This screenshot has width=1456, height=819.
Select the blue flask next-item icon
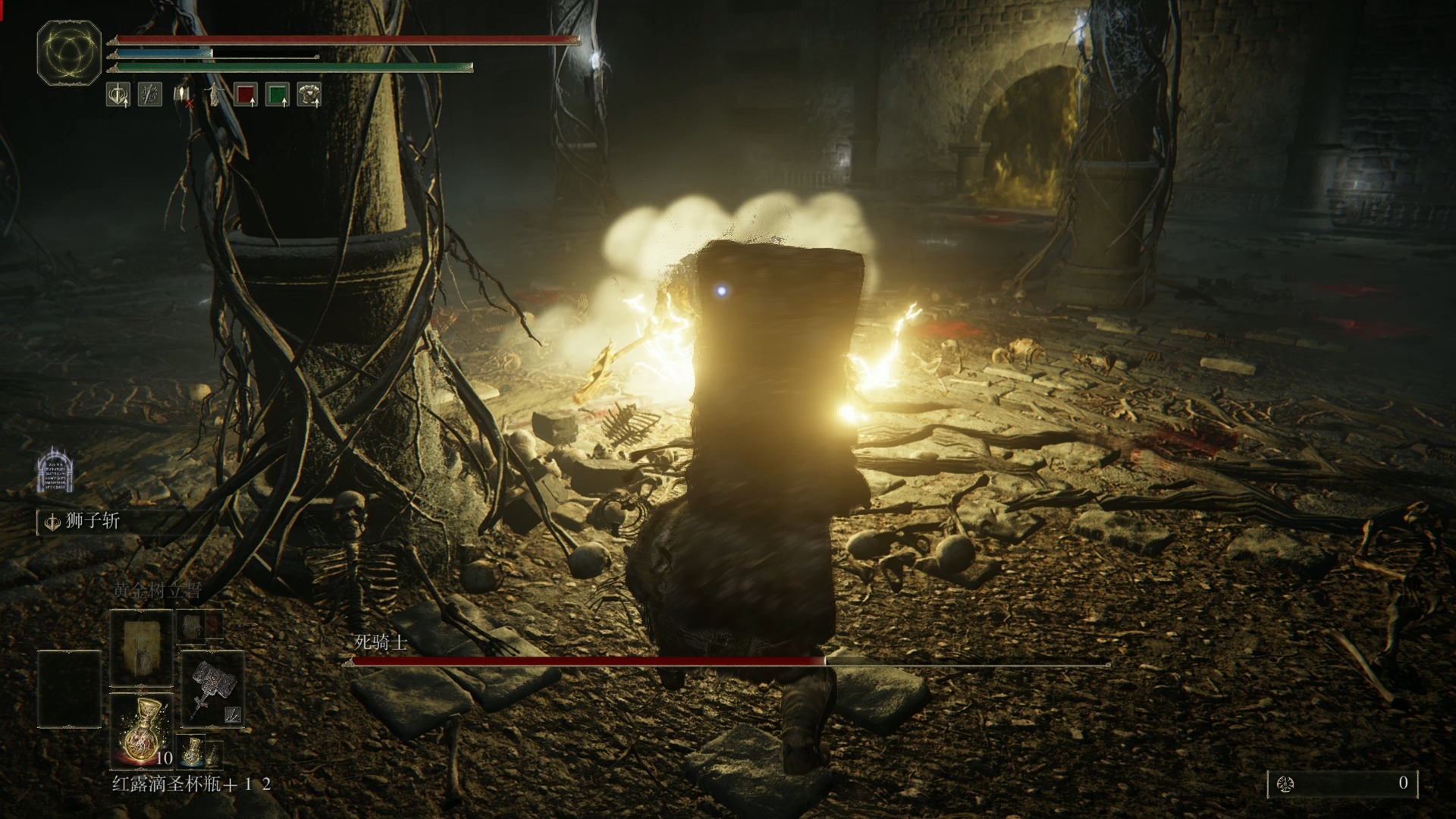(193, 751)
